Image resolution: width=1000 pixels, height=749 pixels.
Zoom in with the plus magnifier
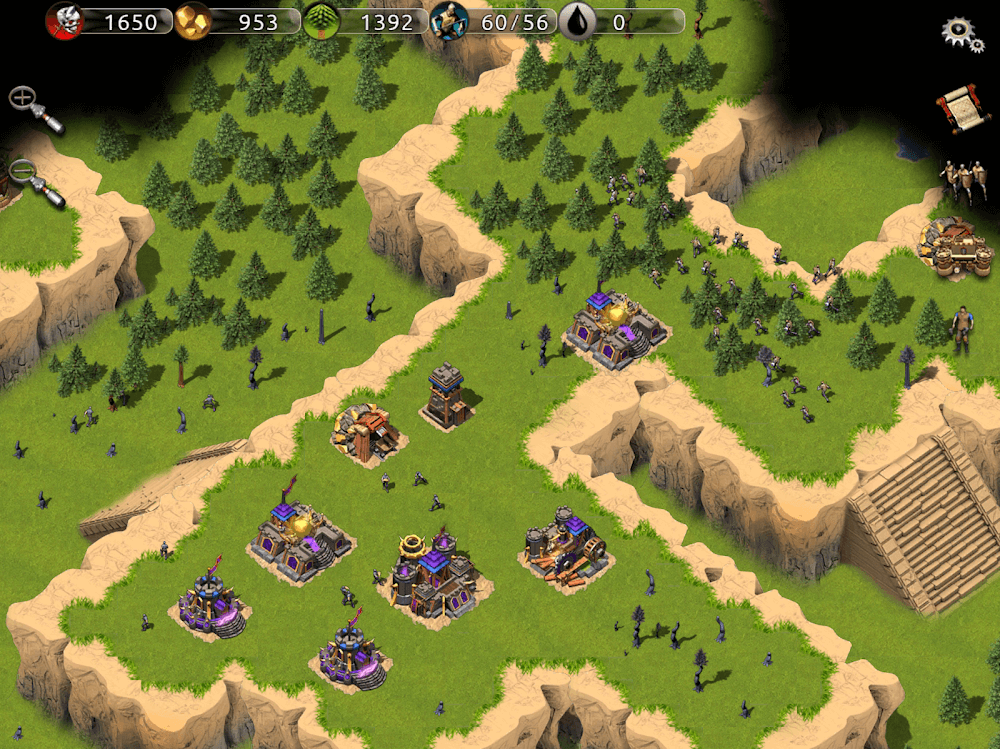click(33, 108)
